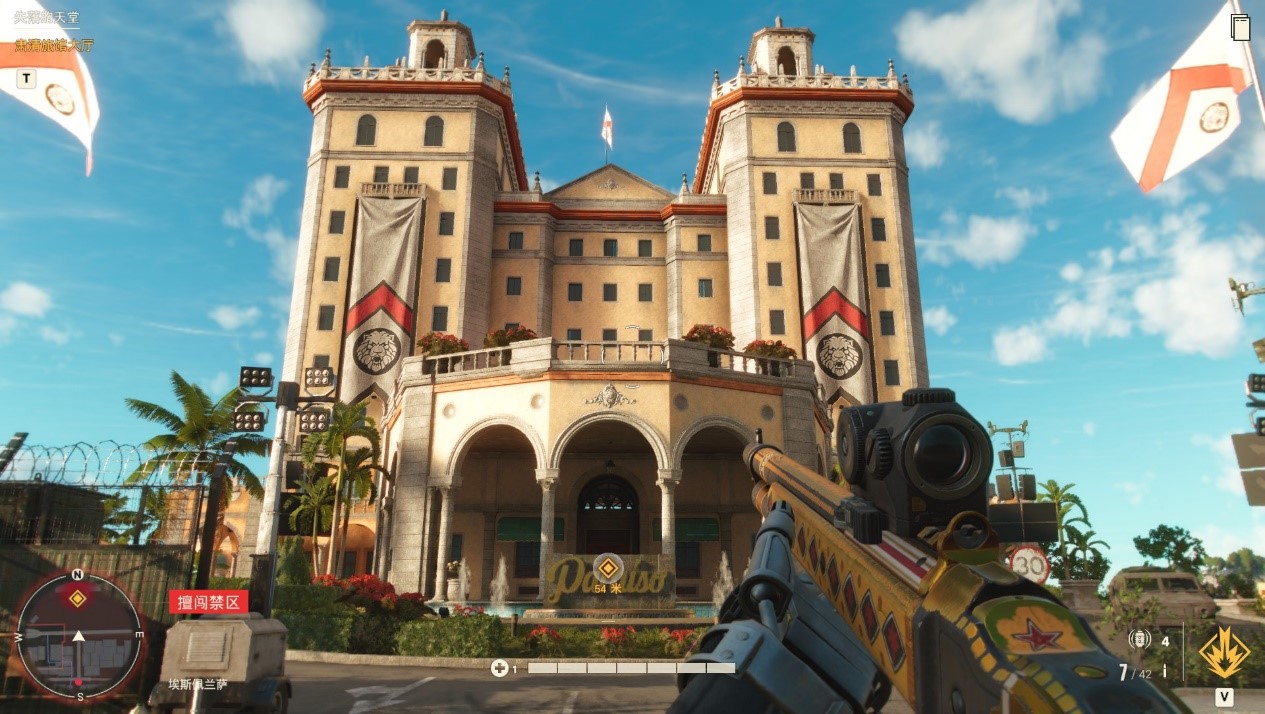This screenshot has height=714, width=1265.
Task: Use the healing cross icon
Action: point(499,668)
